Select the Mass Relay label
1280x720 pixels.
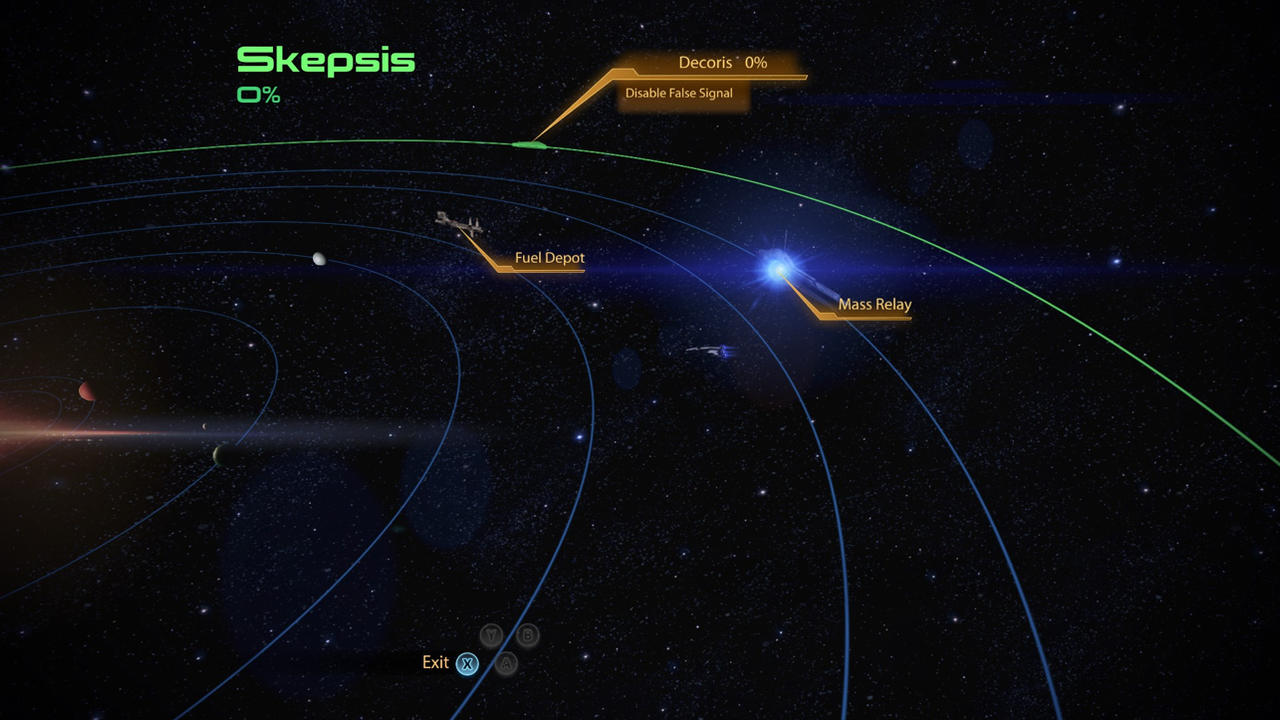[874, 305]
